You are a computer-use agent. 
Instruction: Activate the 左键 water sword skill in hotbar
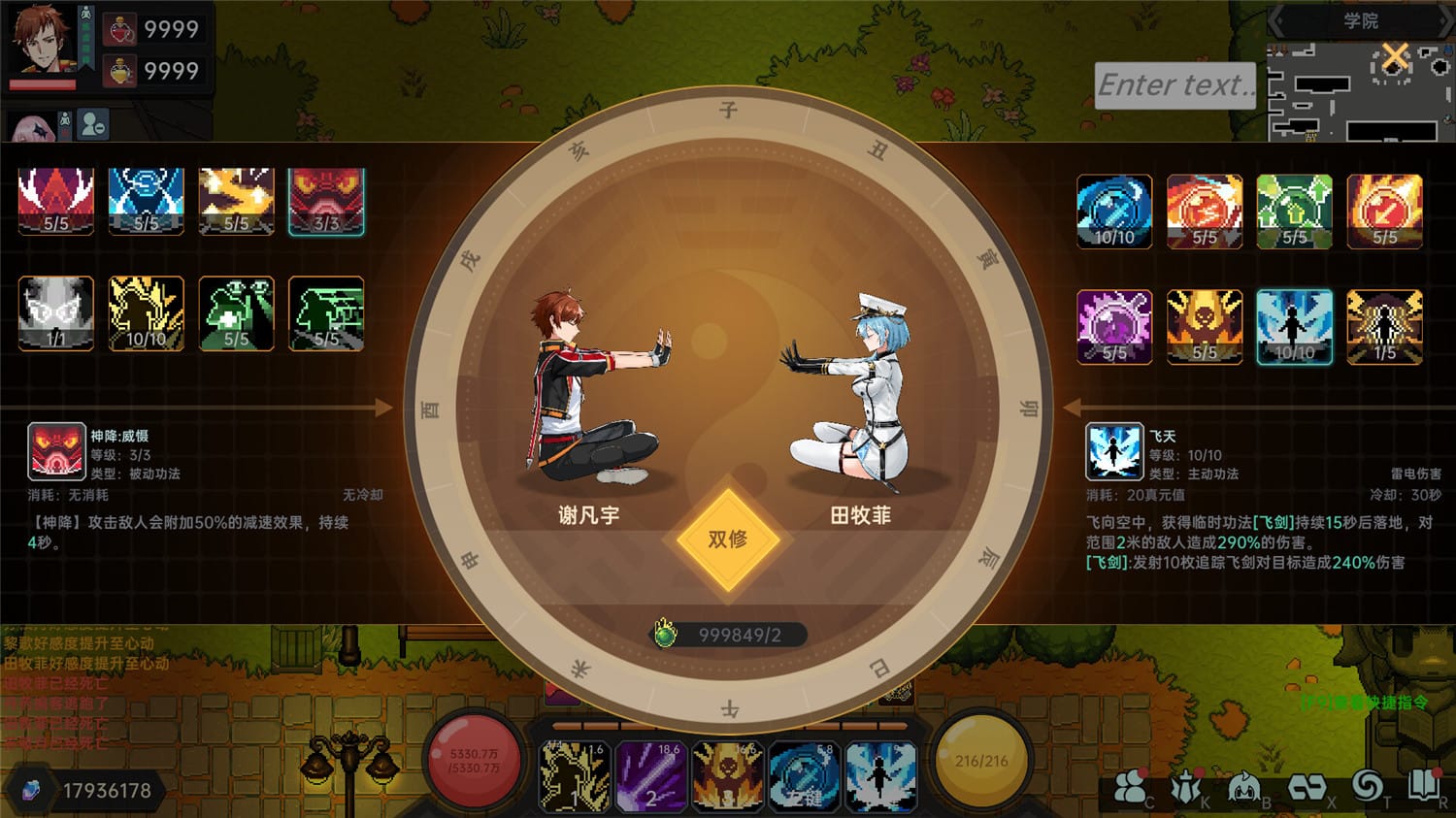click(805, 776)
